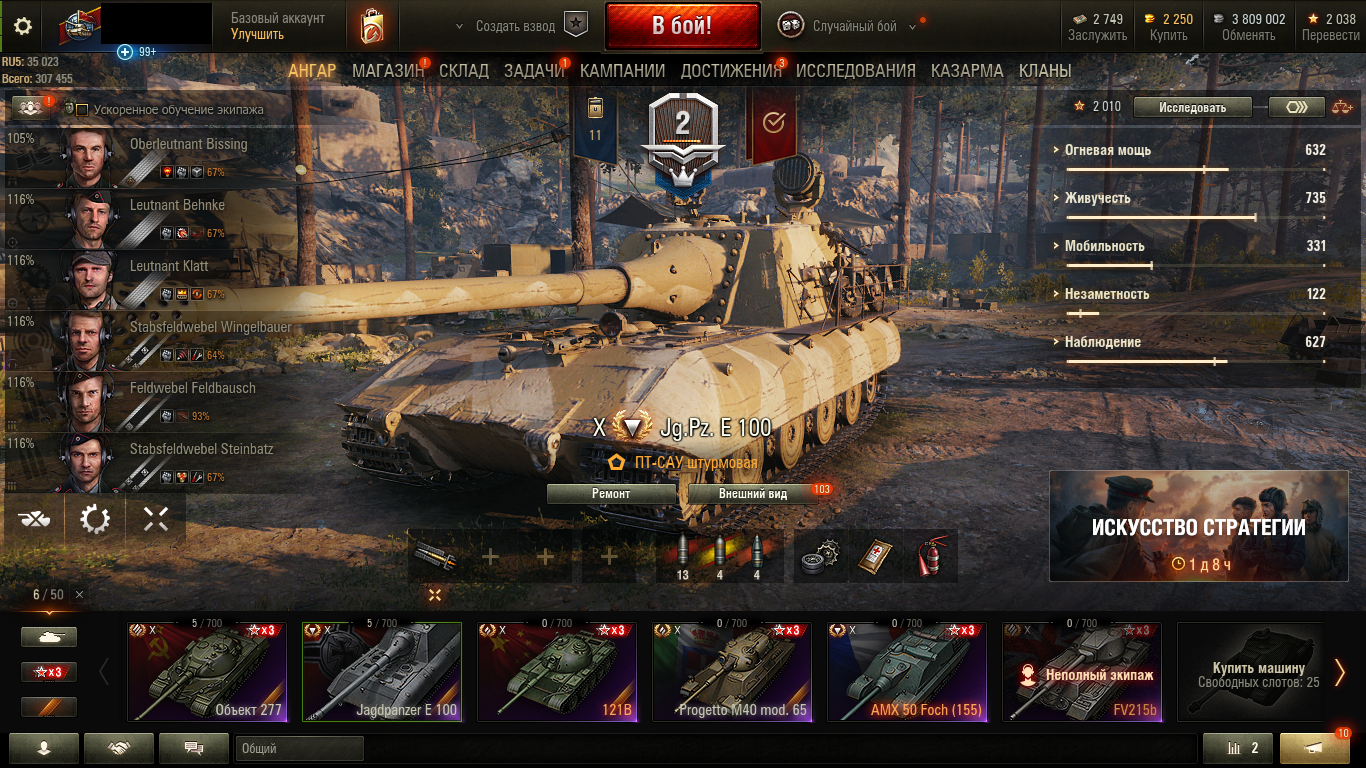The image size is (1366, 768).
Task: Choose the AMX 50 Foch (155) tank
Action: pyautogui.click(x=907, y=671)
